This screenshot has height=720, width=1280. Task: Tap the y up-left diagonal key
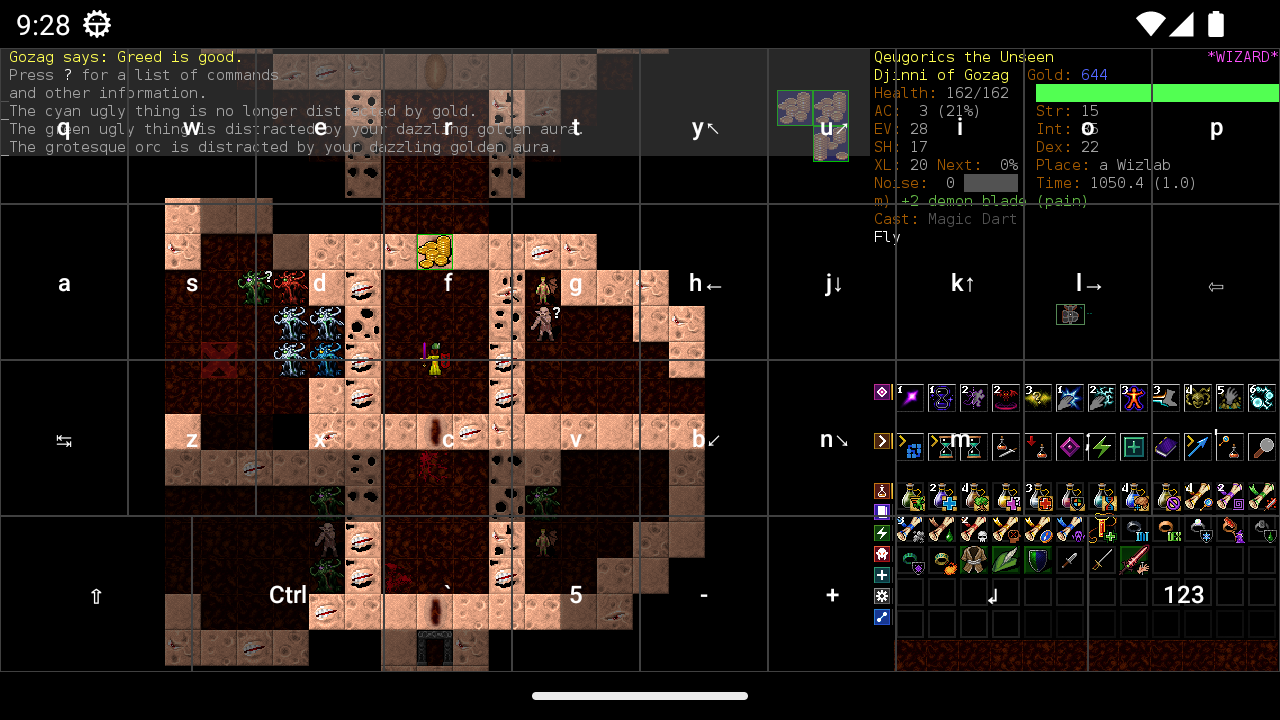point(704,127)
